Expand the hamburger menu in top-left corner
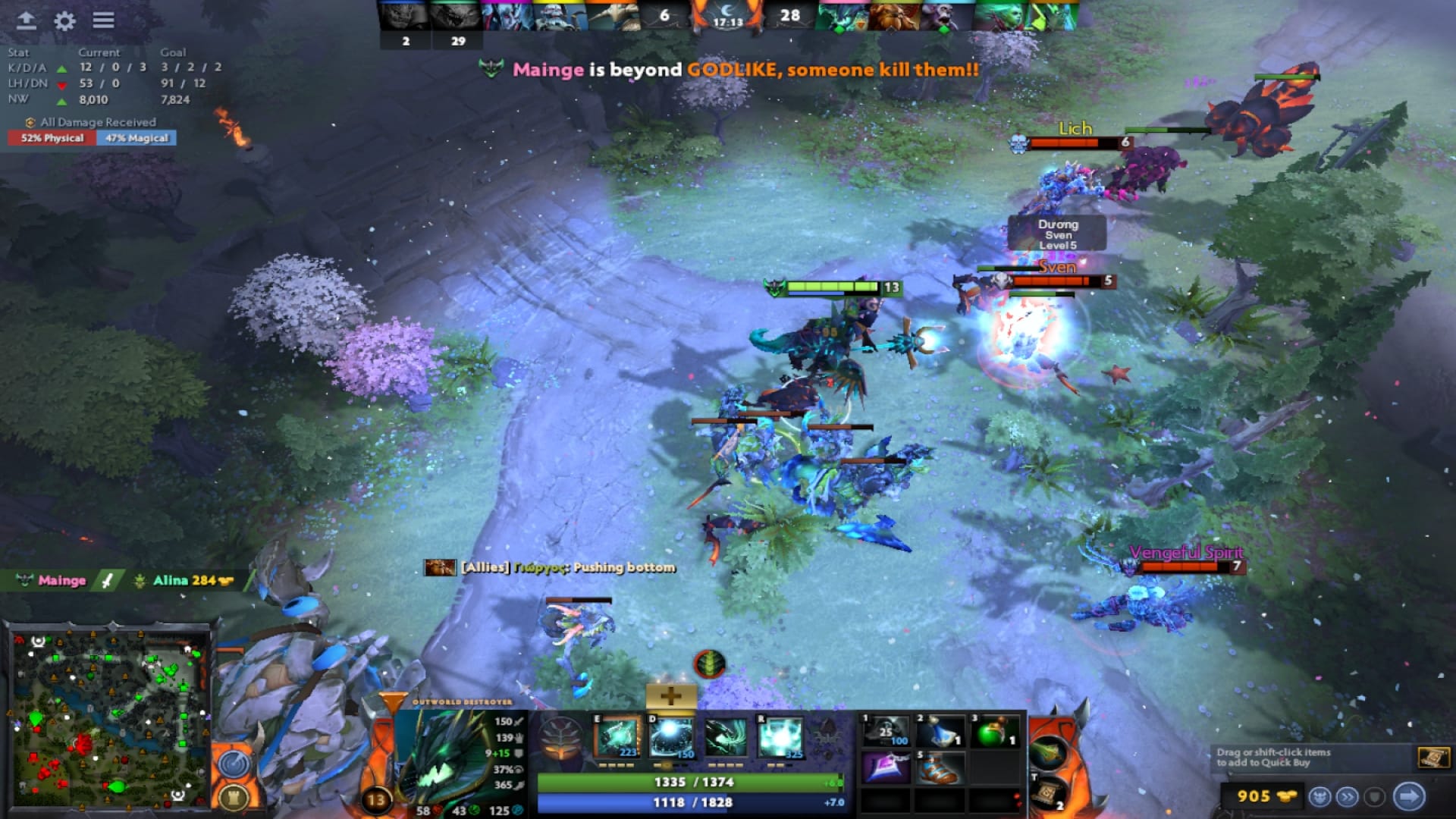 (105, 22)
